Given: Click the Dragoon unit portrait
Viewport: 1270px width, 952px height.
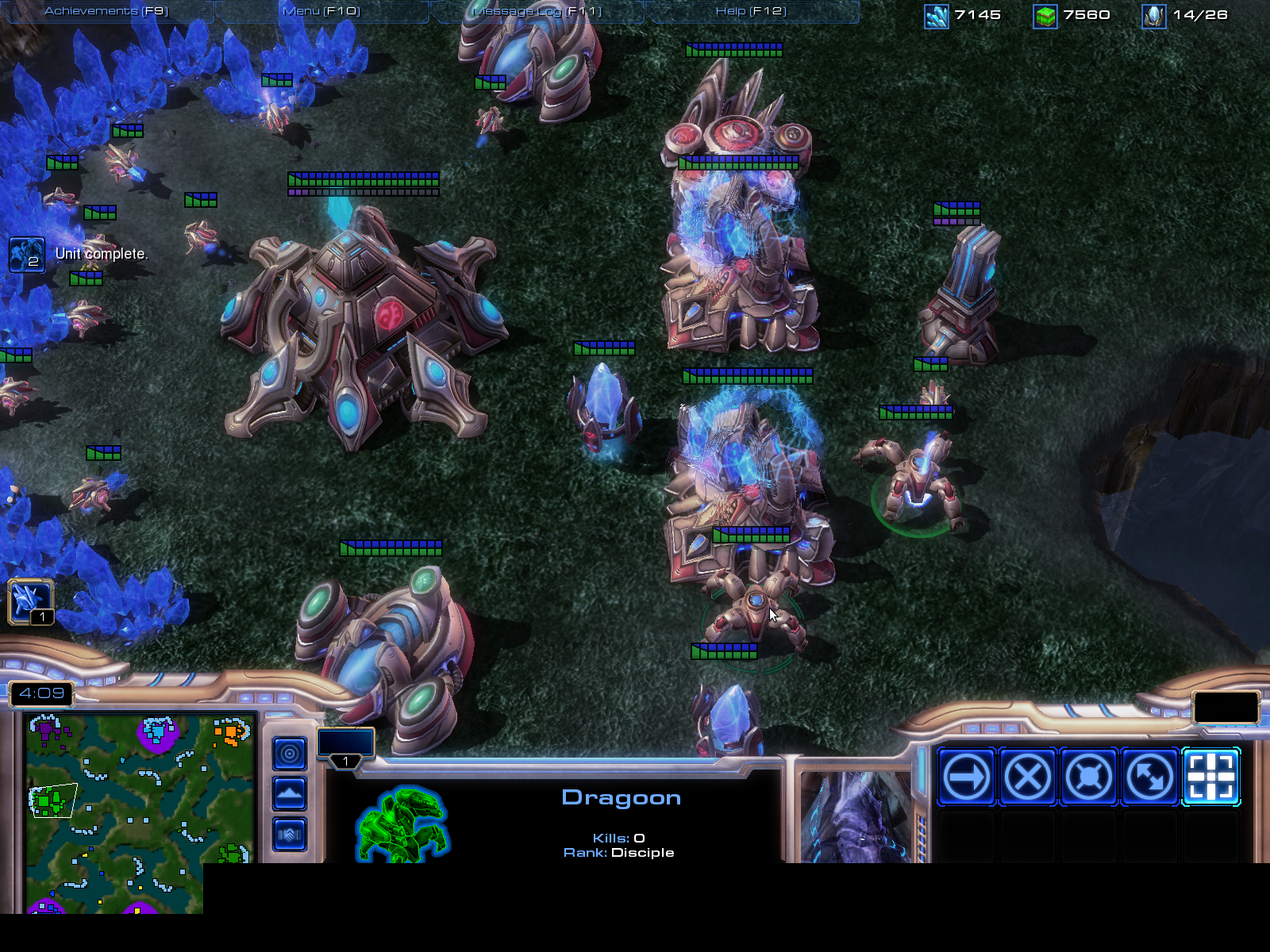Looking at the screenshot, I should [x=856, y=817].
